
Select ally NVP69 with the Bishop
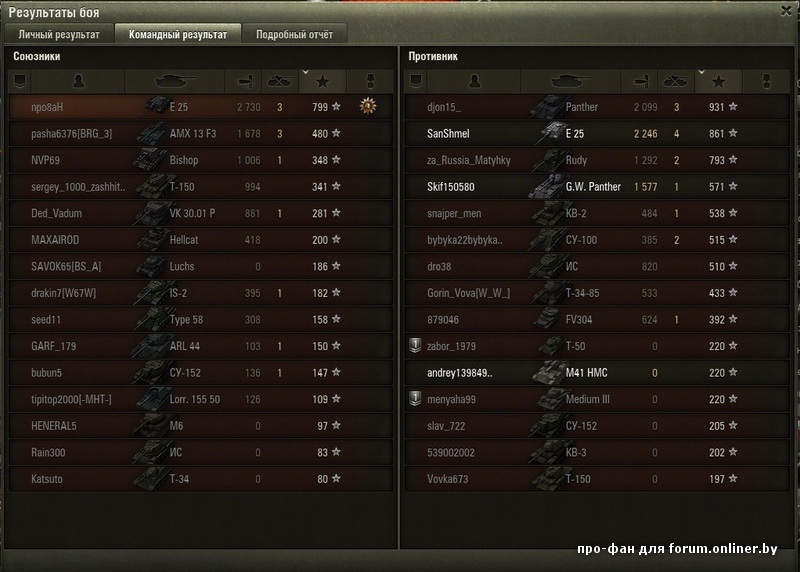pyautogui.click(x=200, y=160)
